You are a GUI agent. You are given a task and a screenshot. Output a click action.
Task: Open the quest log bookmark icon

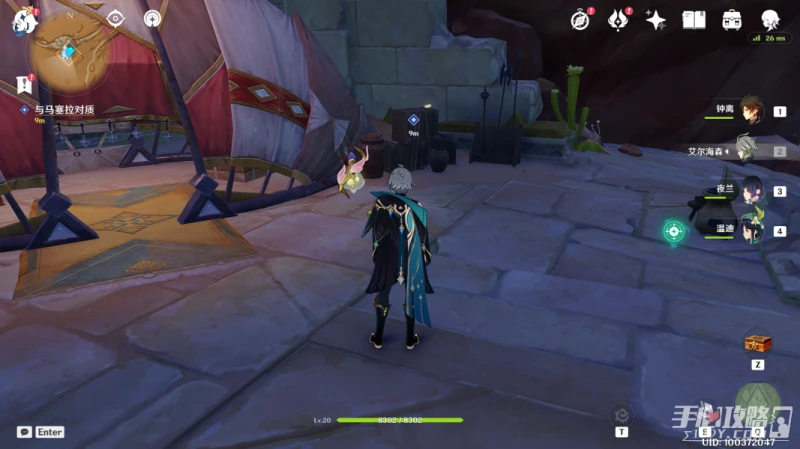24,85
